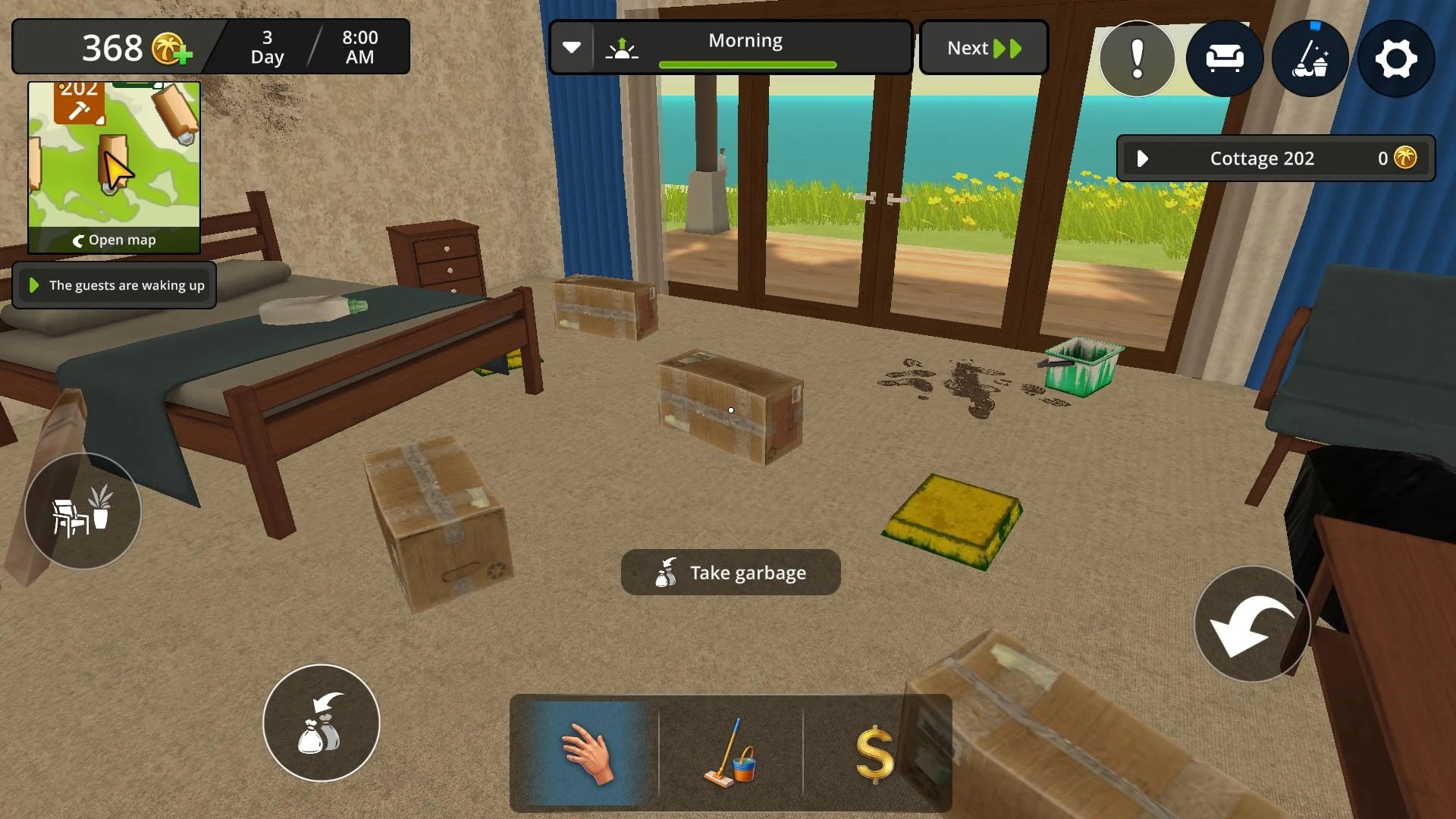Screen dimensions: 1456x819
Task: Tap the Take garbage action prompt
Action: 730,573
